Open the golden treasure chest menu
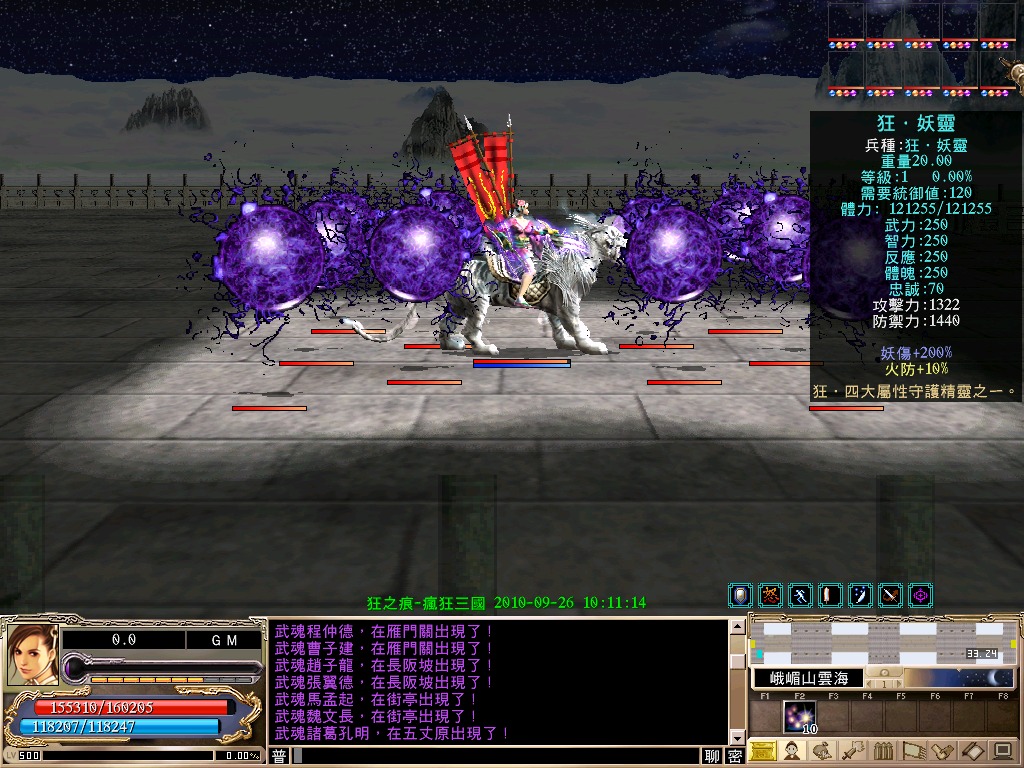This screenshot has width=1024, height=768. [x=763, y=751]
